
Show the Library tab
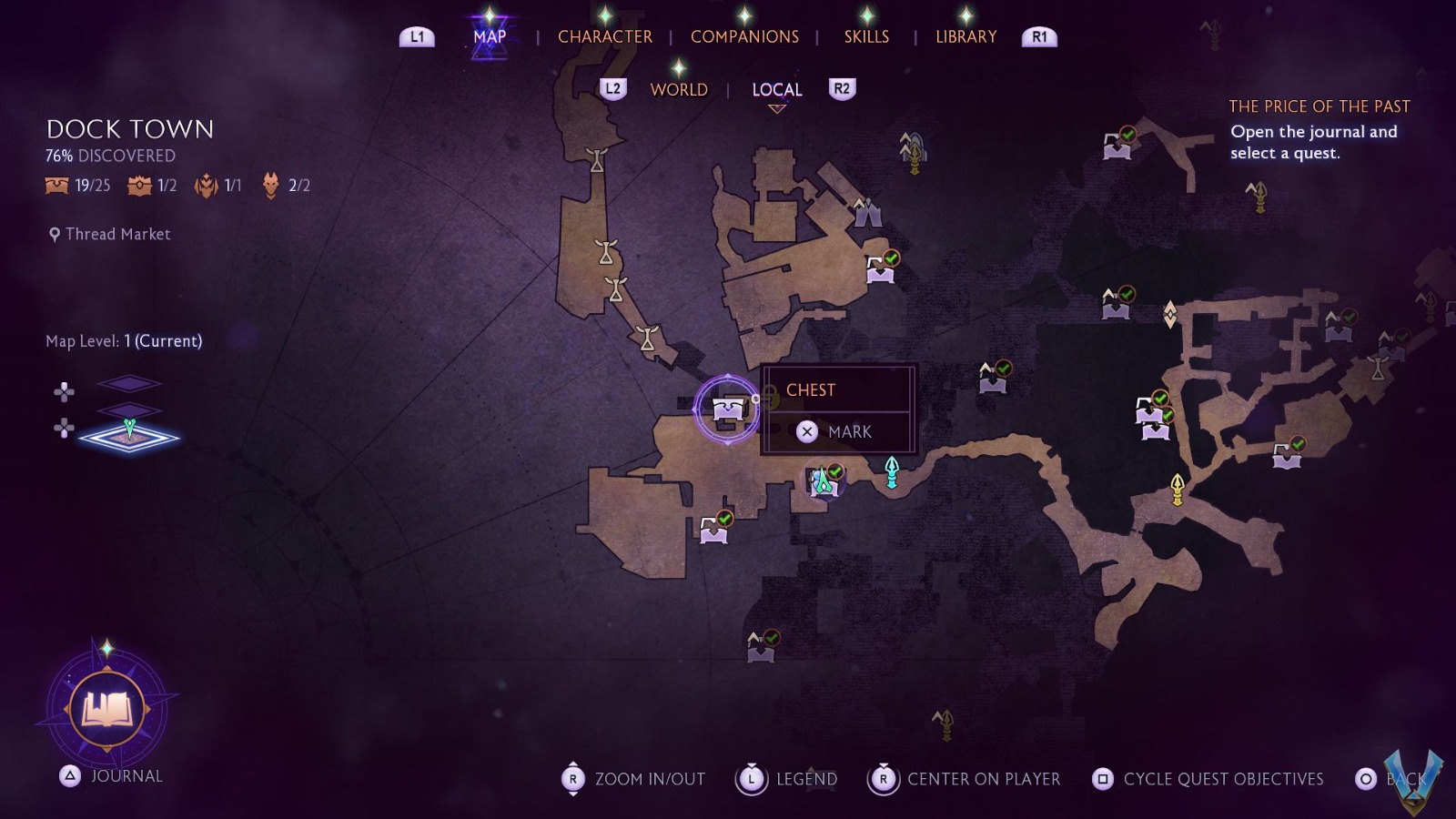tap(966, 36)
